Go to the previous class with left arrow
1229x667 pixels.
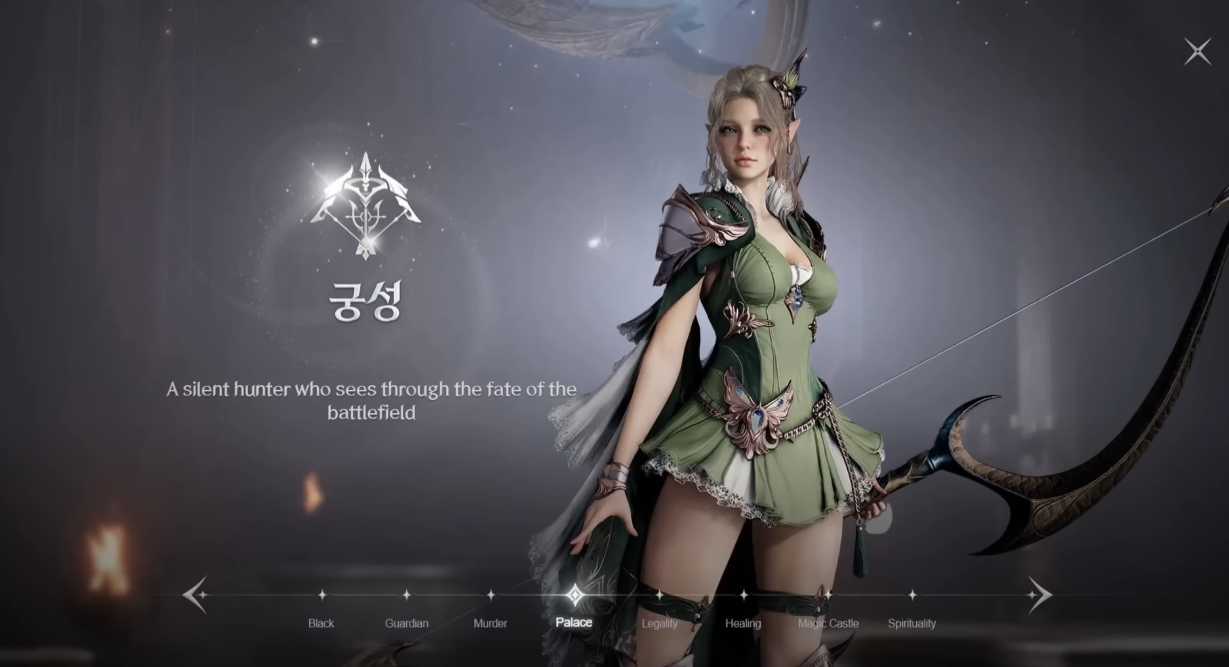tap(195, 595)
